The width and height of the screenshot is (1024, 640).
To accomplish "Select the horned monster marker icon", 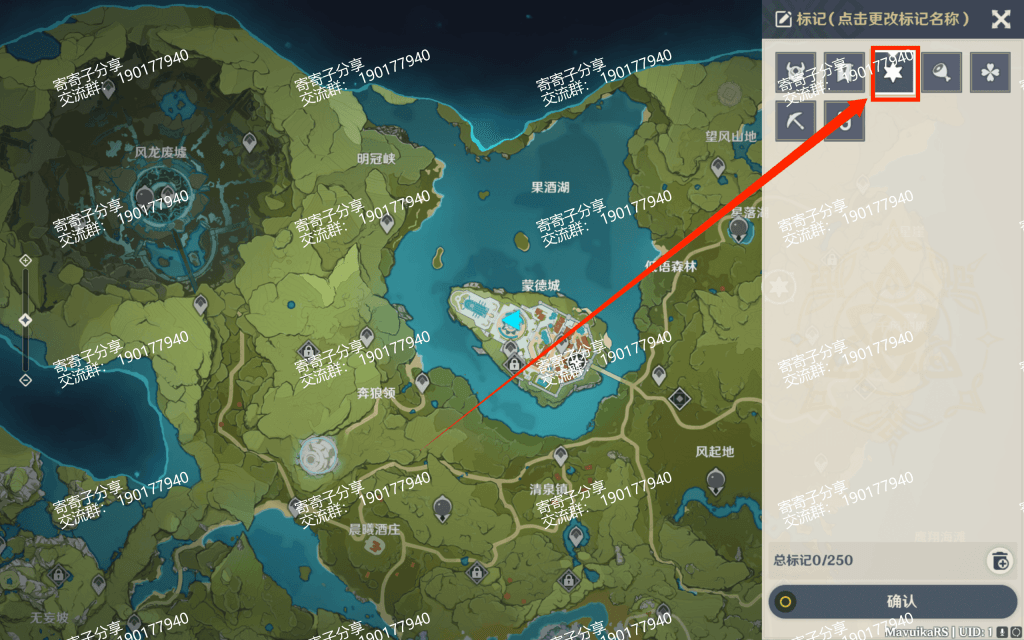I will tap(796, 73).
